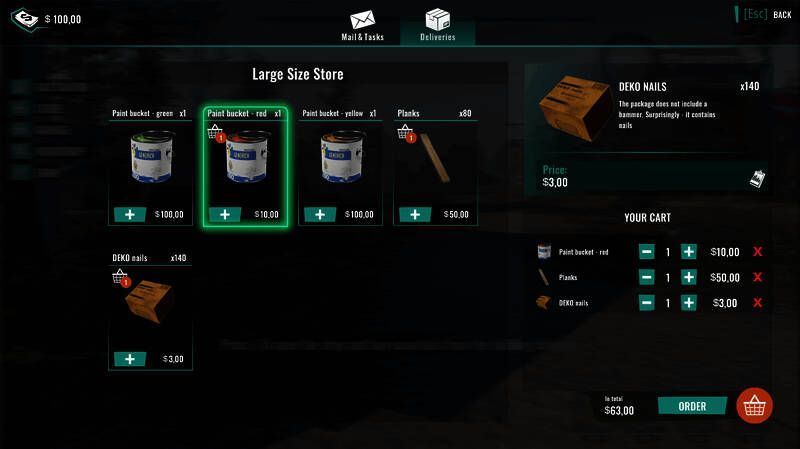Remove DEKO nails from the cart
This screenshot has width=800, height=449.
(x=757, y=302)
